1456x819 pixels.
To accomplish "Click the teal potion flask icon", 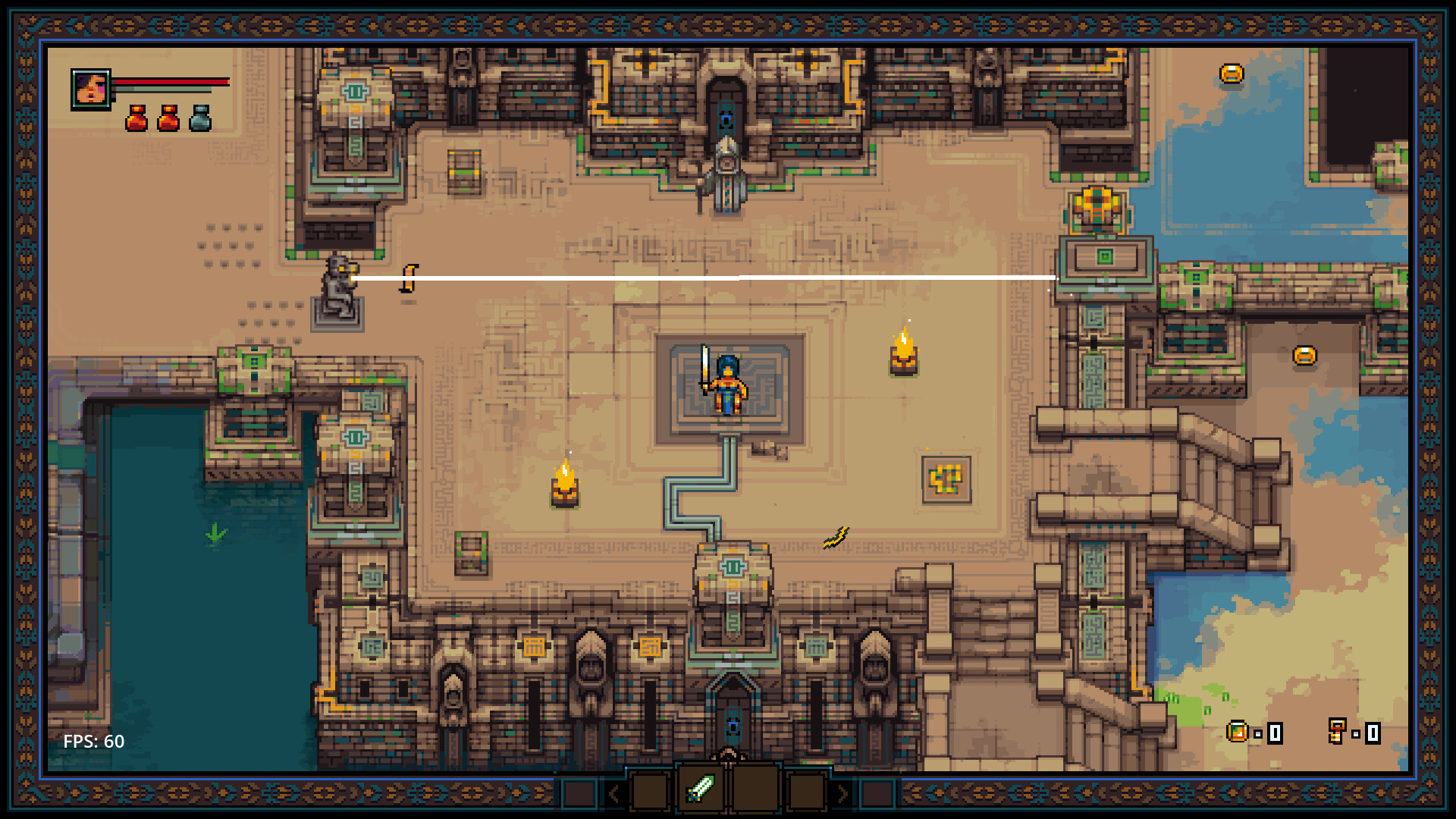I will pos(199,118).
